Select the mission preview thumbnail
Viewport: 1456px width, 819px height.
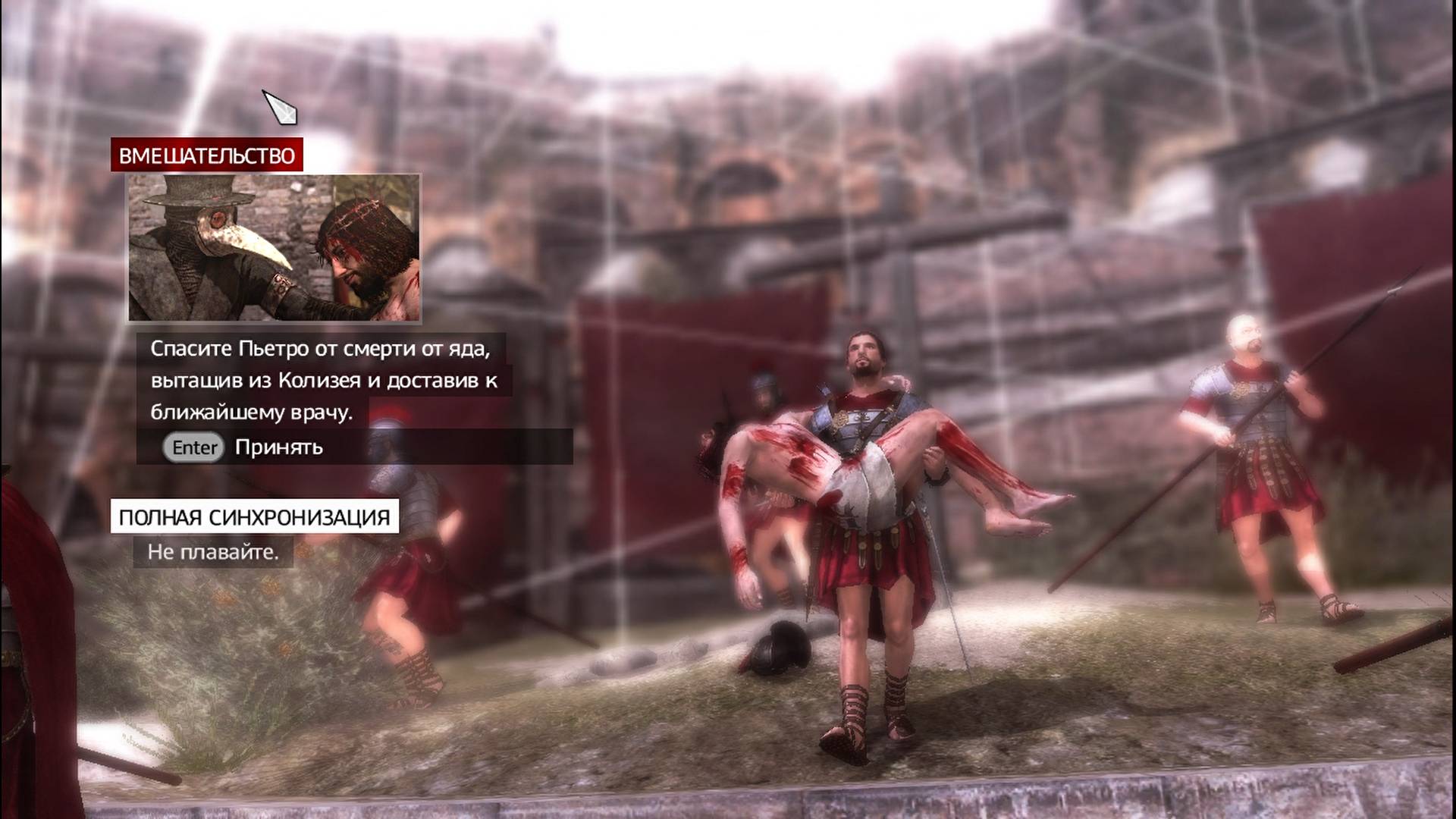pyautogui.click(x=277, y=246)
